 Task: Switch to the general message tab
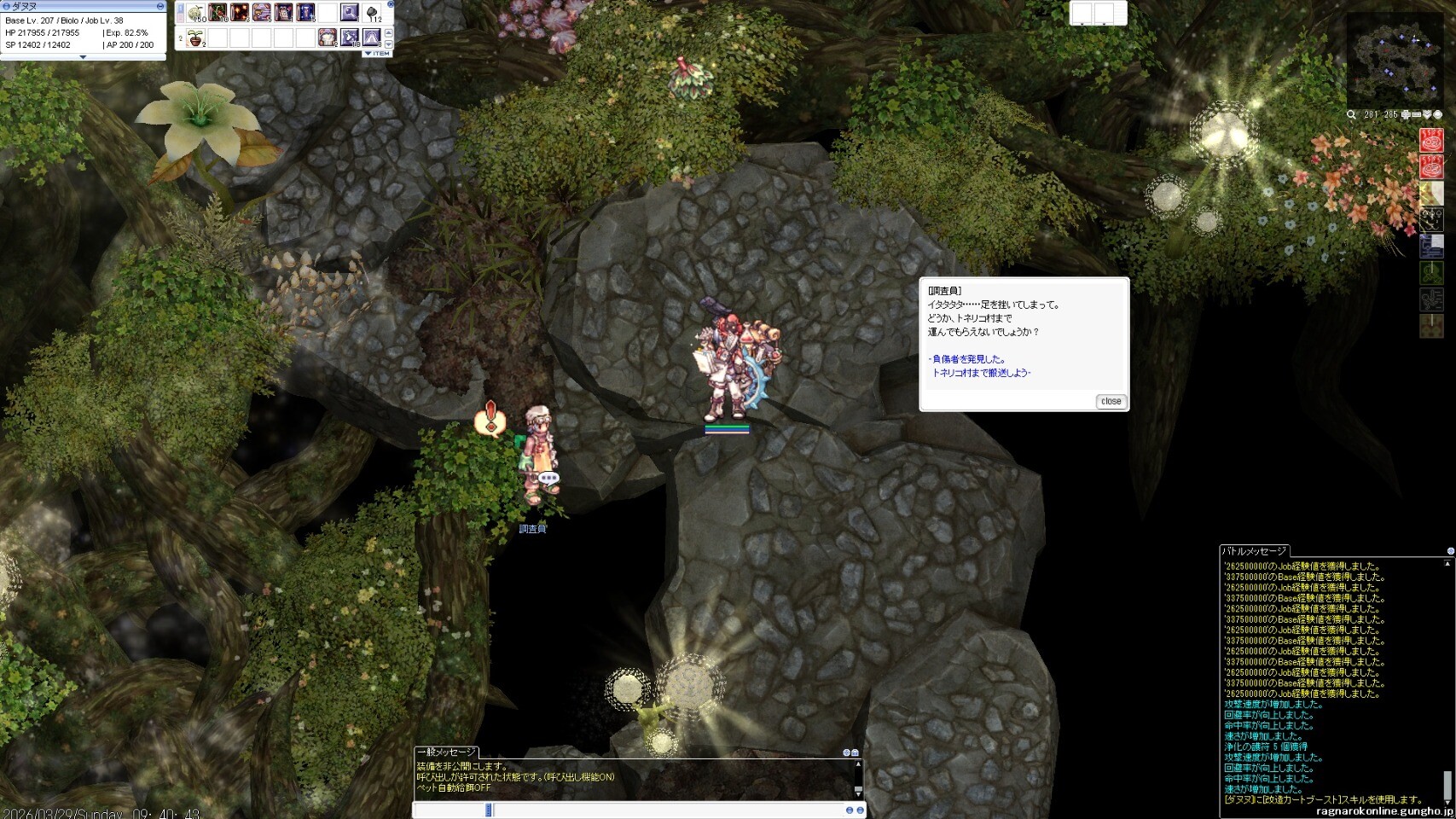pyautogui.click(x=446, y=752)
